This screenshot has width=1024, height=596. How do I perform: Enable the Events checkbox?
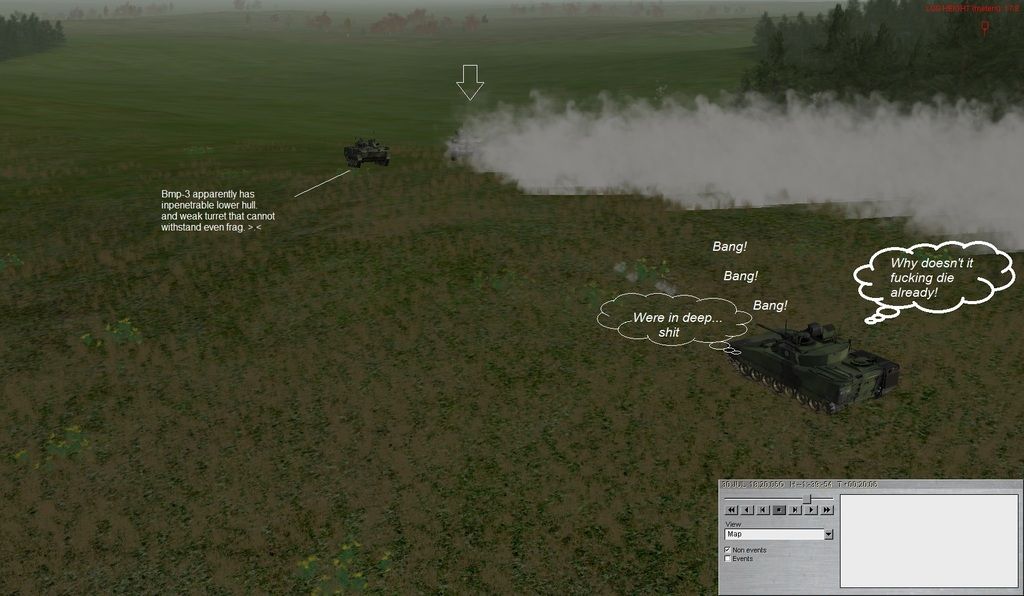click(x=728, y=559)
